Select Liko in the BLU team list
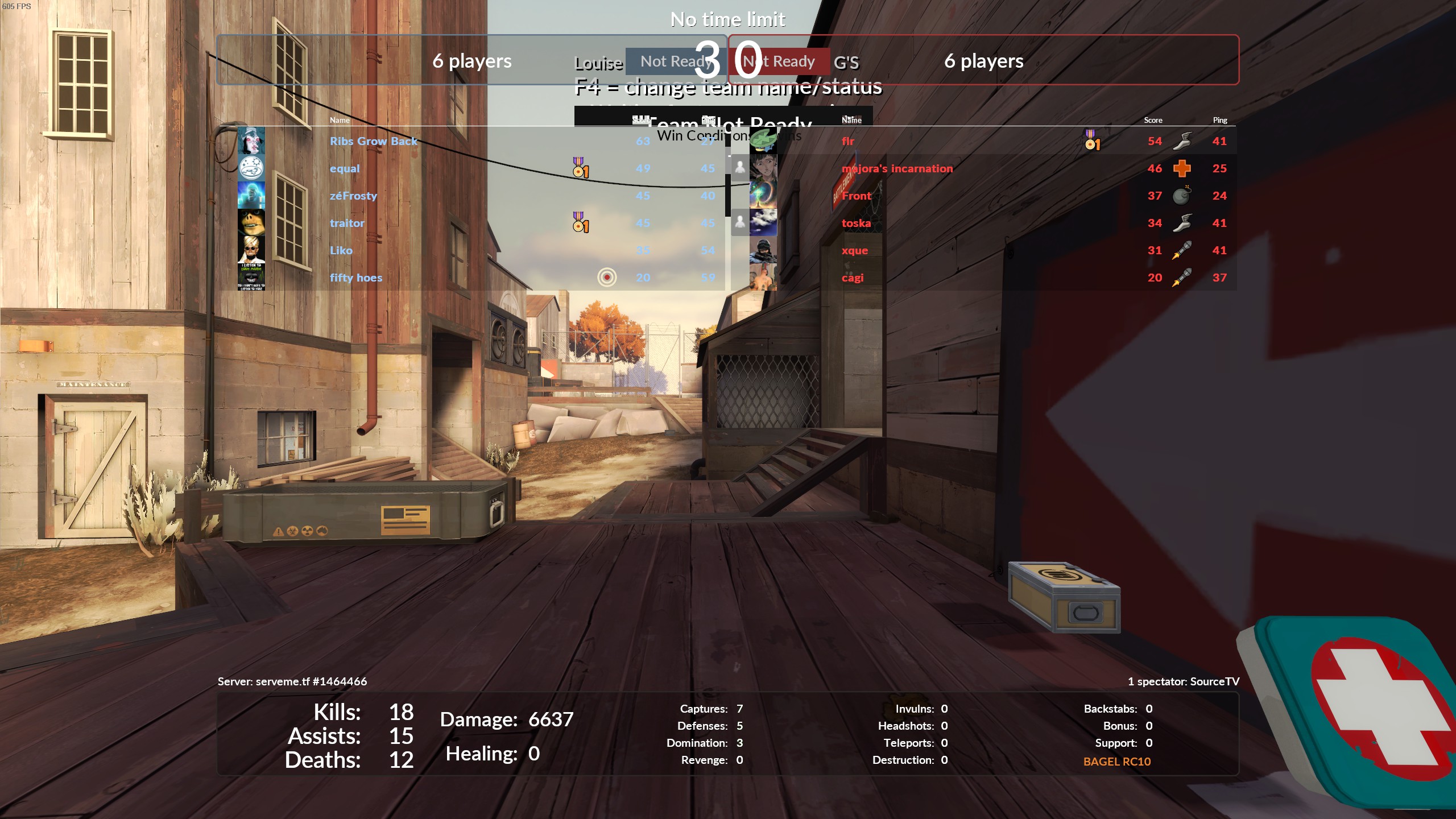 click(341, 250)
